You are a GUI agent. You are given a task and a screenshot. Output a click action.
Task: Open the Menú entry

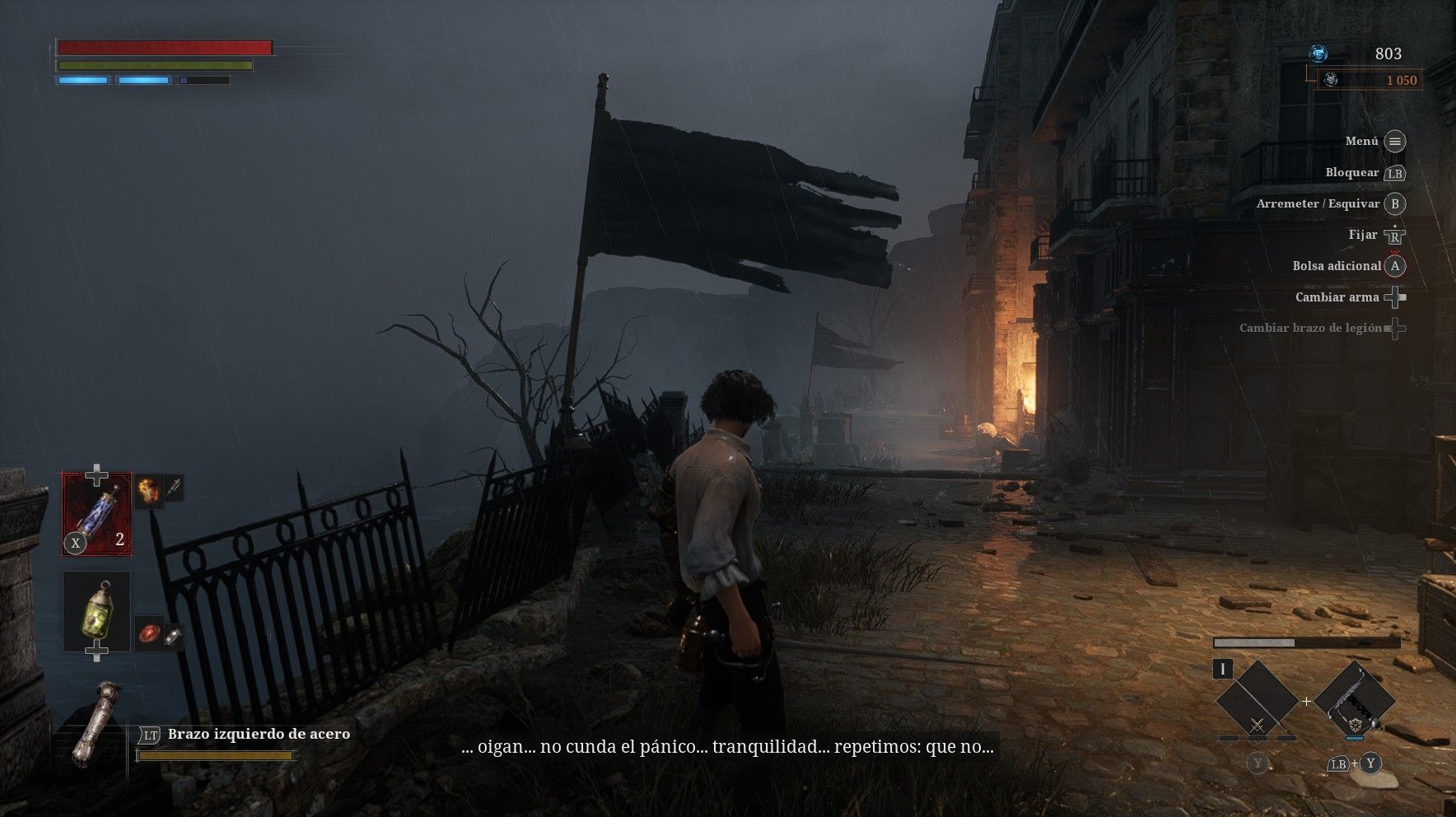(x=1361, y=142)
